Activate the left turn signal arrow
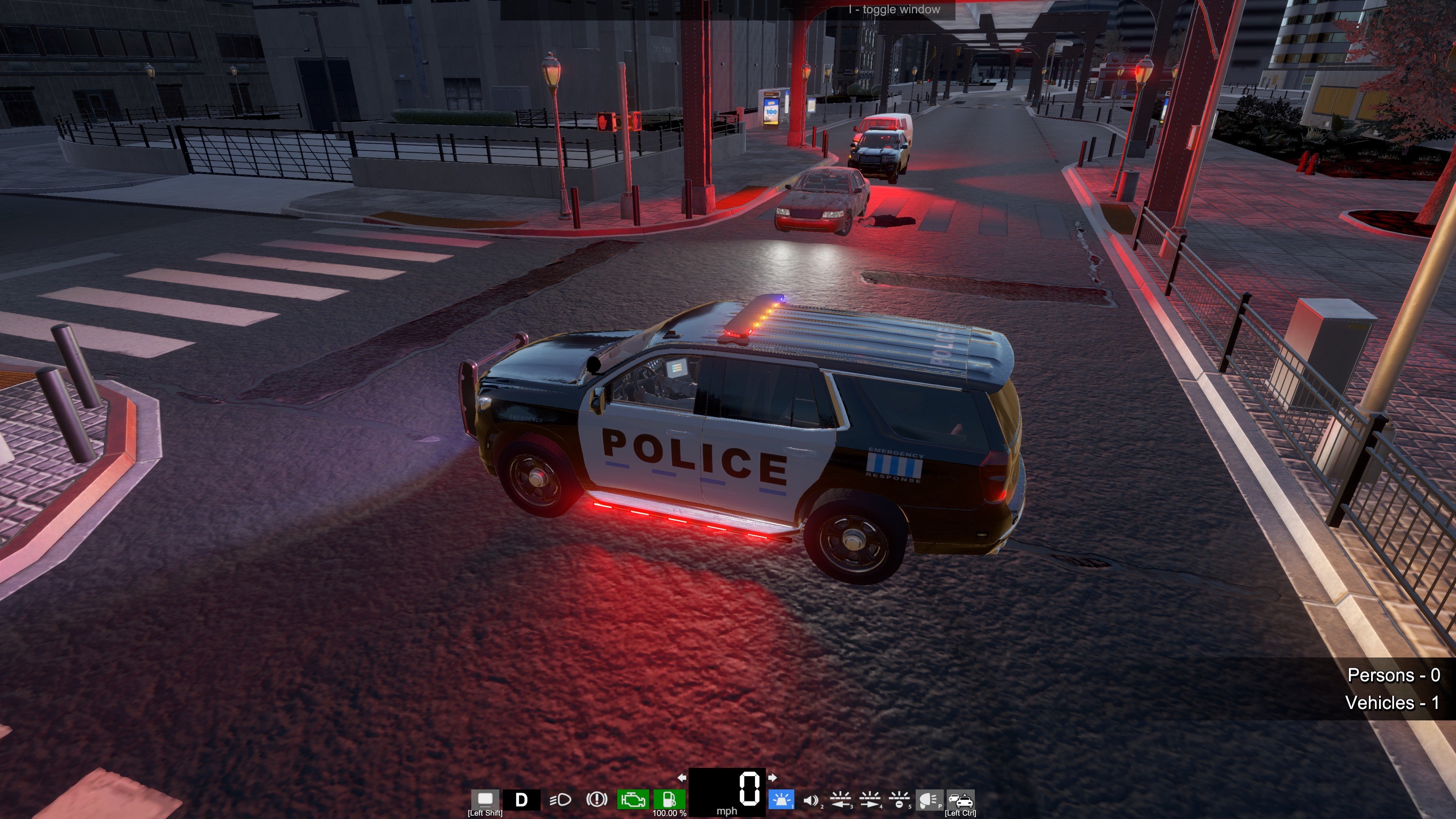 click(682, 778)
